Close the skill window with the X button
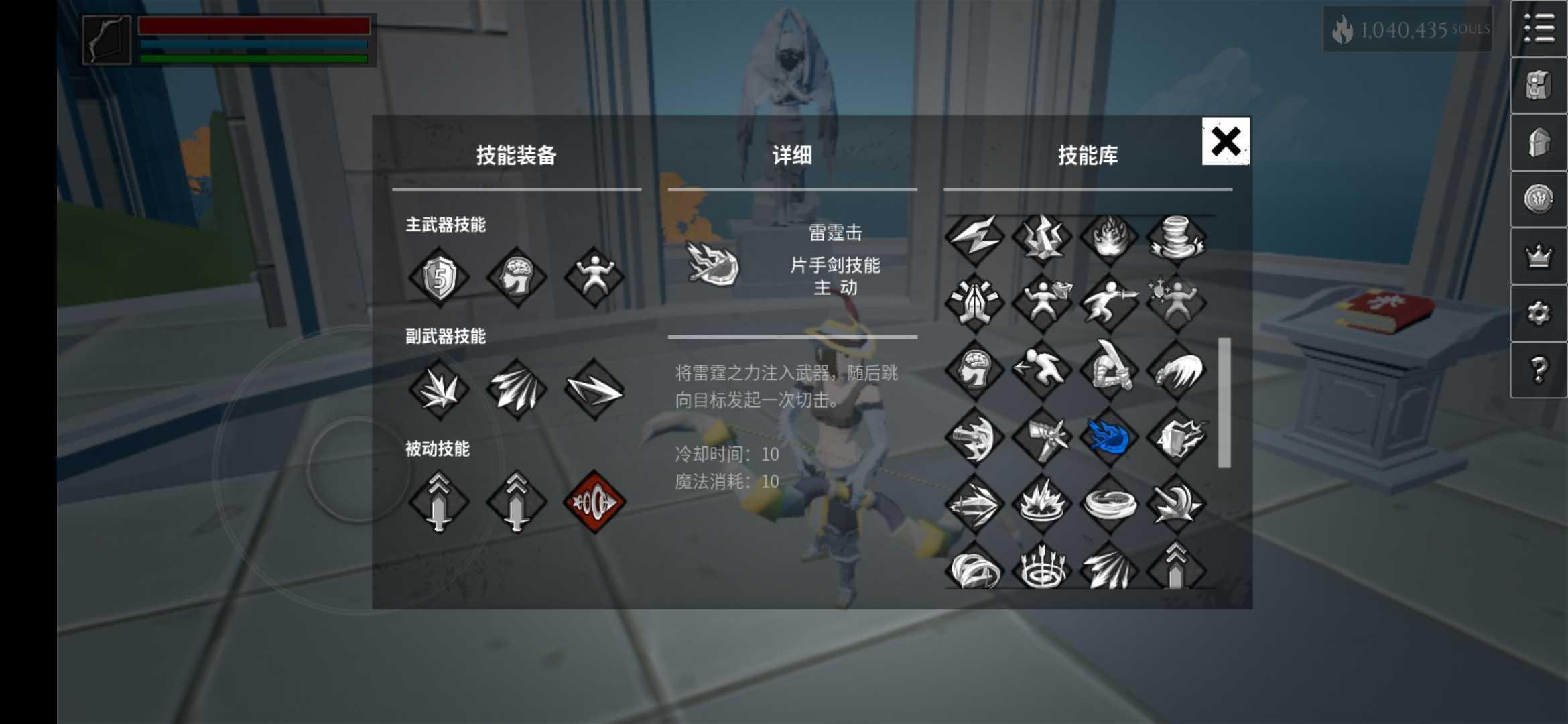This screenshot has width=1568, height=724. click(1225, 142)
